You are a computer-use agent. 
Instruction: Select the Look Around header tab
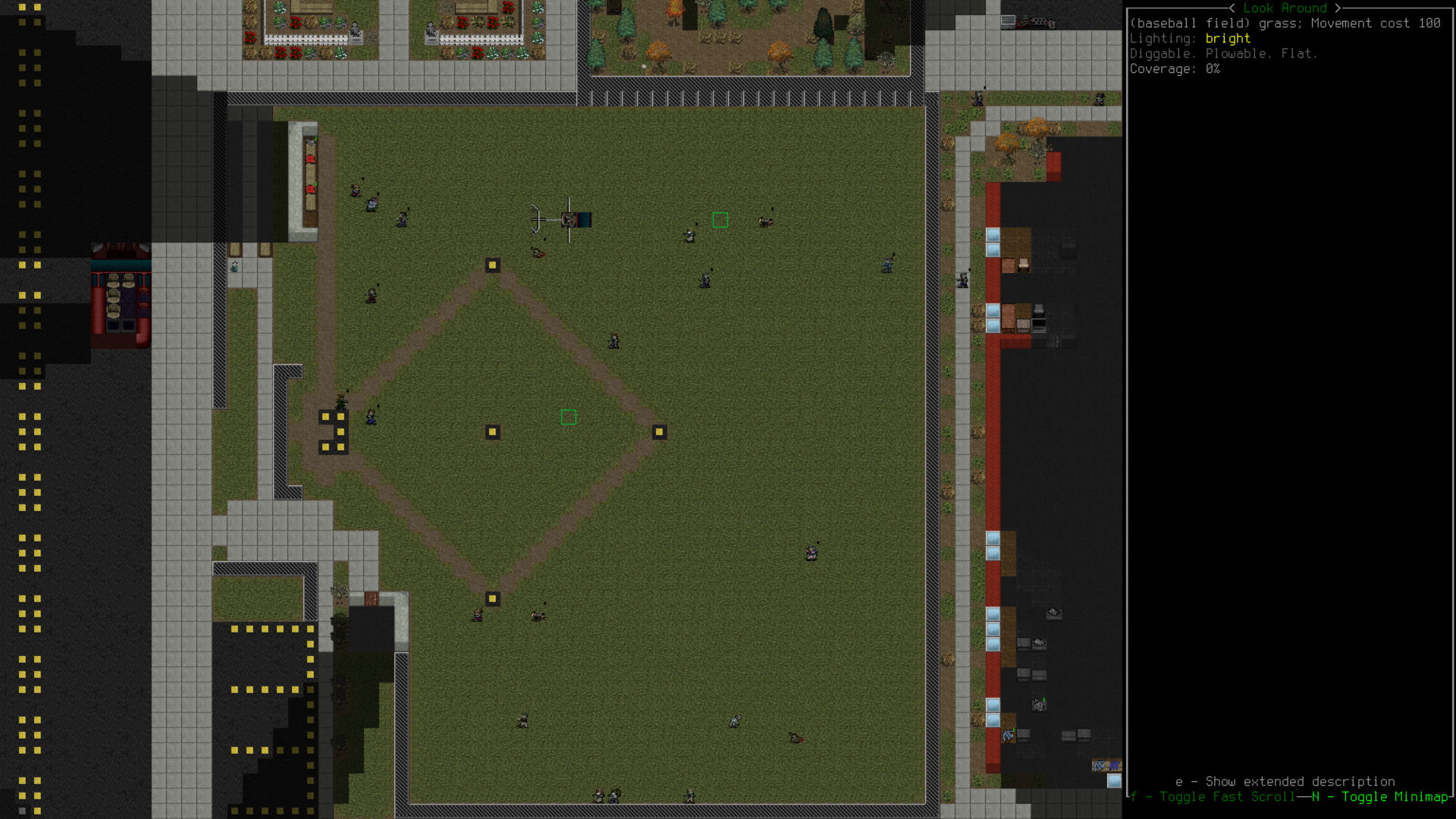(x=1285, y=8)
